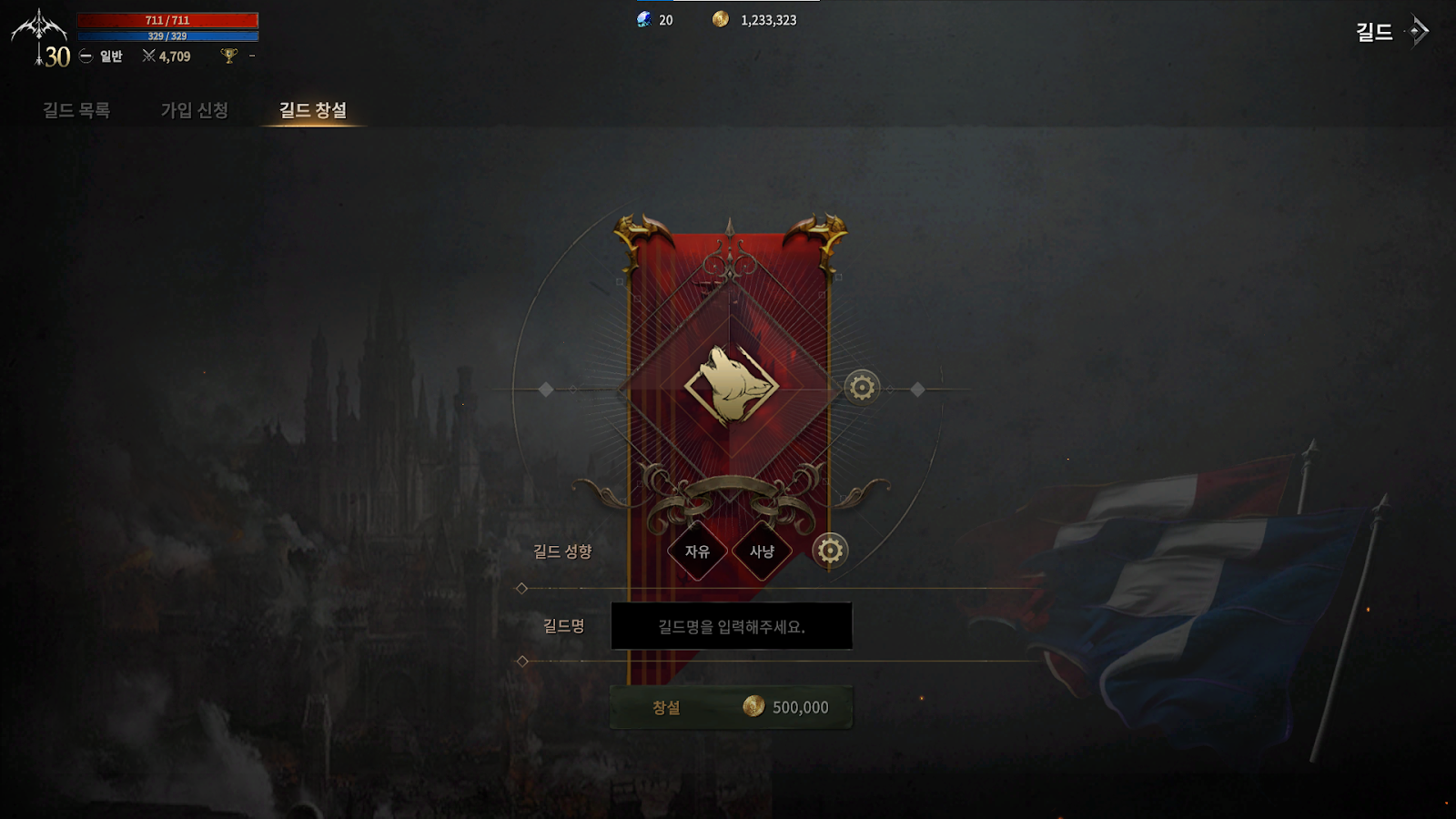Open the guild emblem settings gear

[x=862, y=388]
